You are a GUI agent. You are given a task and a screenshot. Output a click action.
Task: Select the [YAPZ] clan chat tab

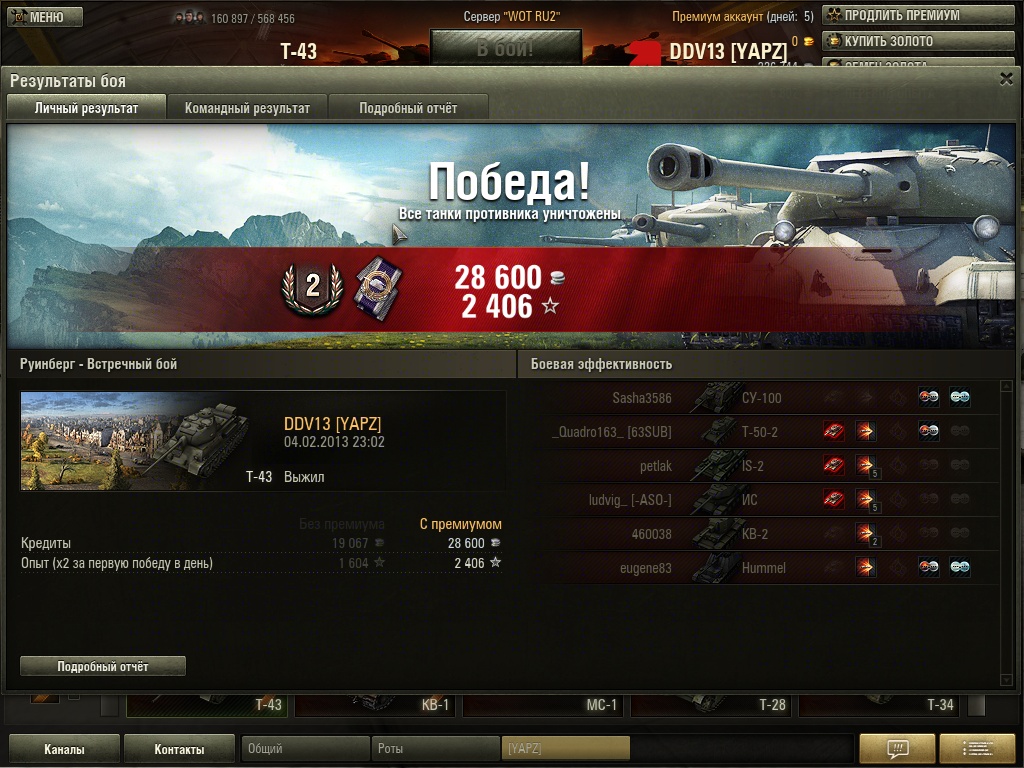[565, 749]
